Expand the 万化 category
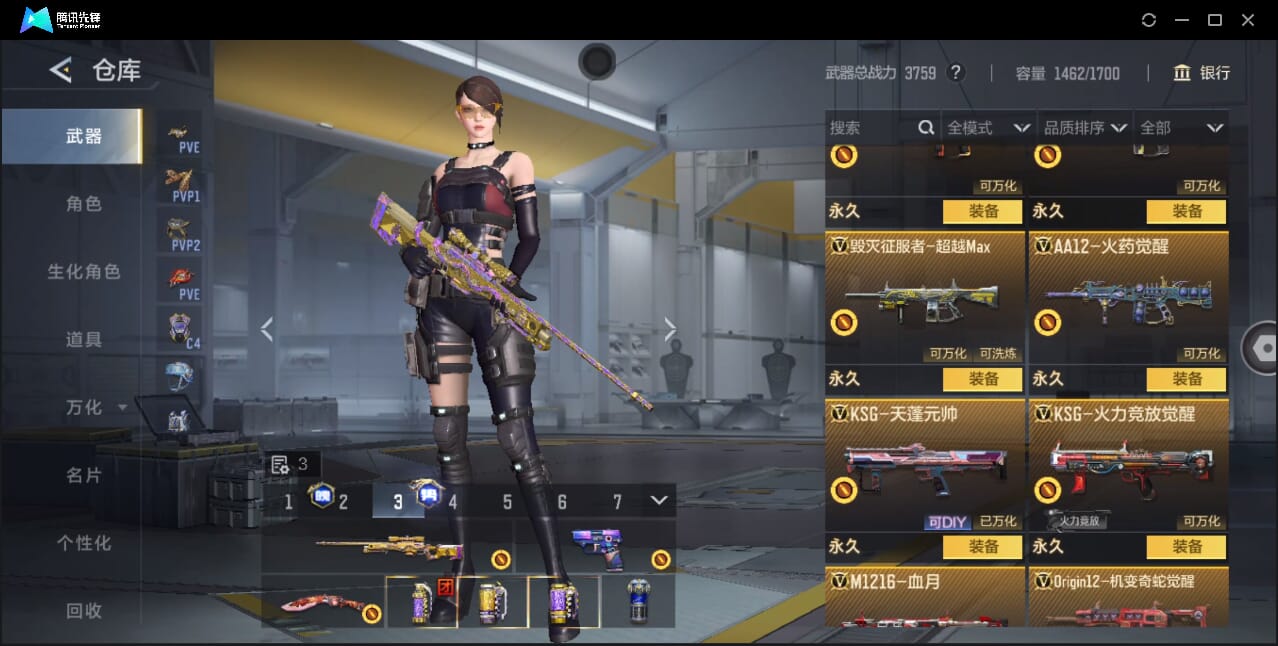1278x646 pixels. [96, 408]
